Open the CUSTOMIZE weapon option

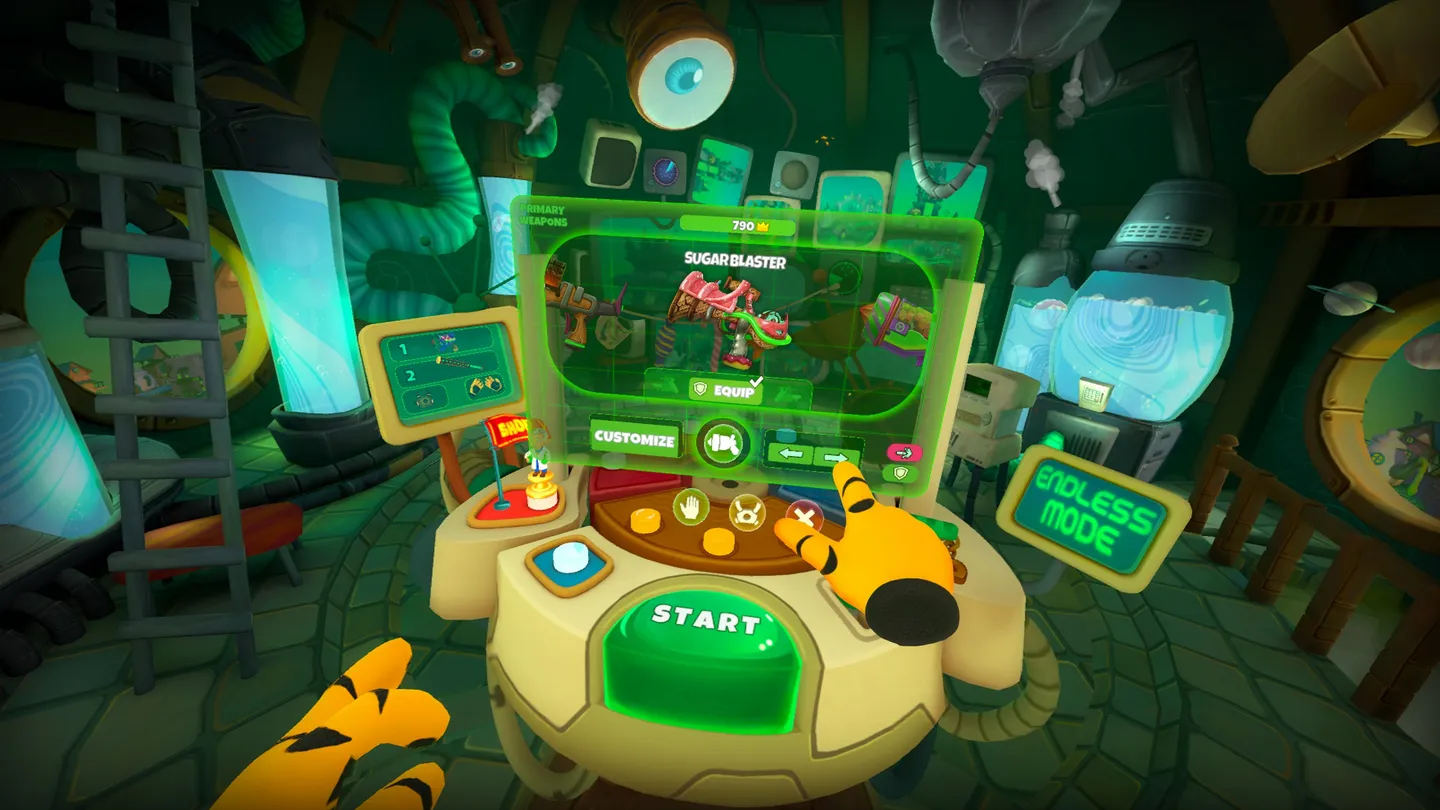coord(634,438)
